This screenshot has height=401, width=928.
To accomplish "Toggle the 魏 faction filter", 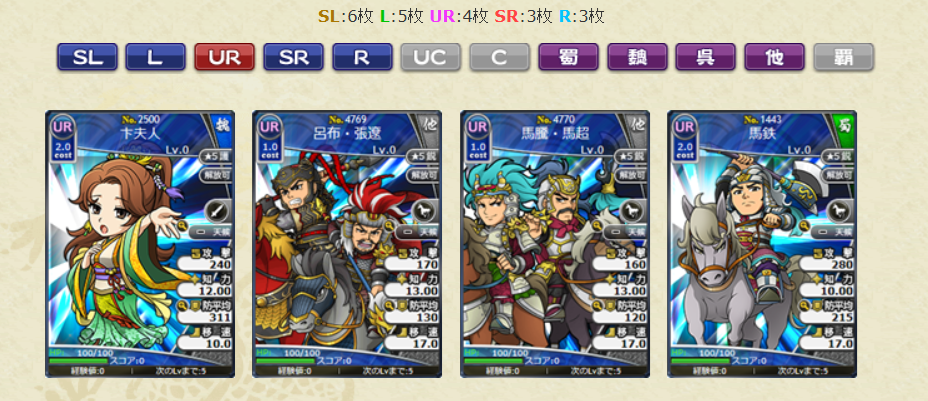I will pyautogui.click(x=637, y=57).
